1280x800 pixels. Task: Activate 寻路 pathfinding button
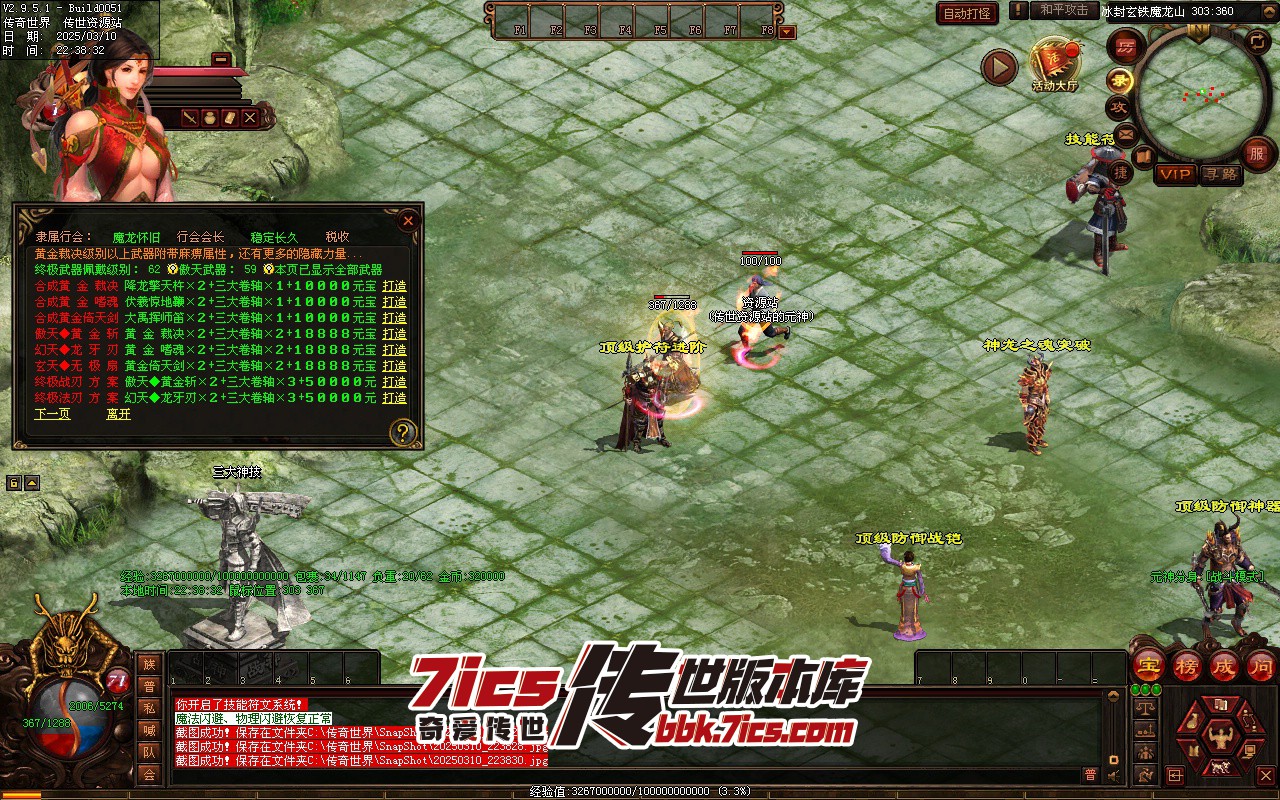click(x=1220, y=174)
